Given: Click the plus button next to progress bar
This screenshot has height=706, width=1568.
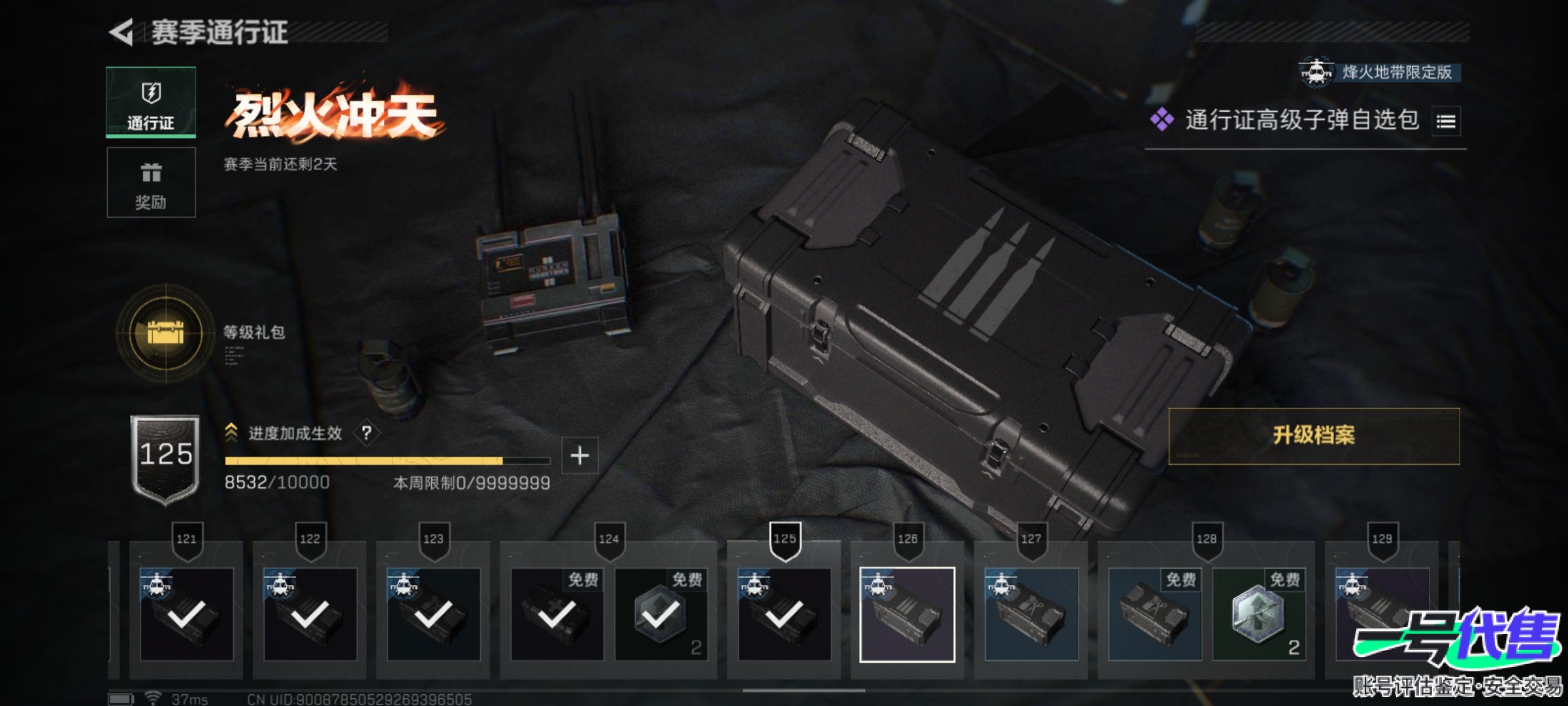Looking at the screenshot, I should click(x=580, y=456).
